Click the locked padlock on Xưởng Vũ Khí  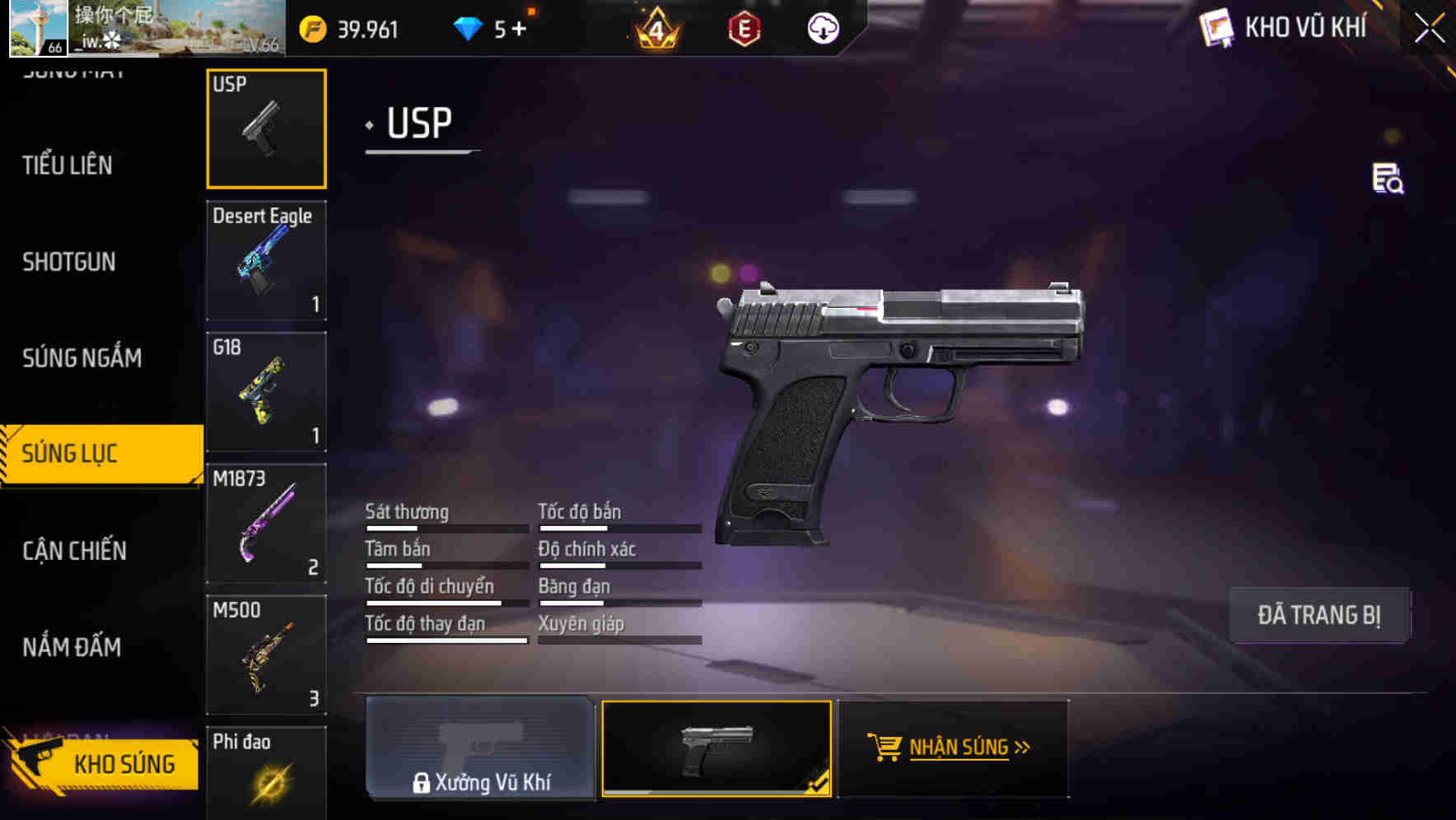click(x=423, y=783)
